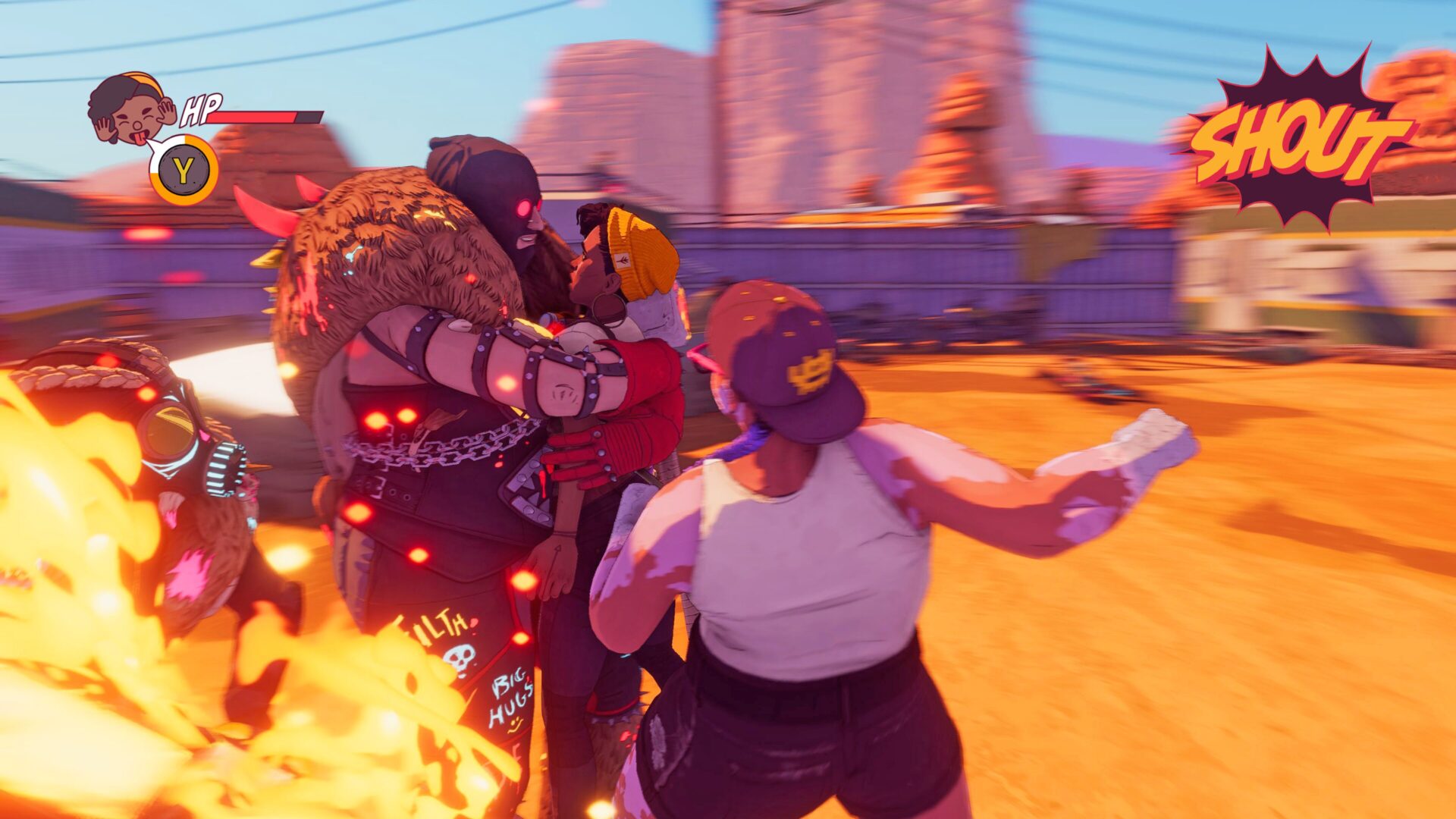Click the SHOUT comic burst callout
The height and width of the screenshot is (819, 1456).
(x=1304, y=136)
